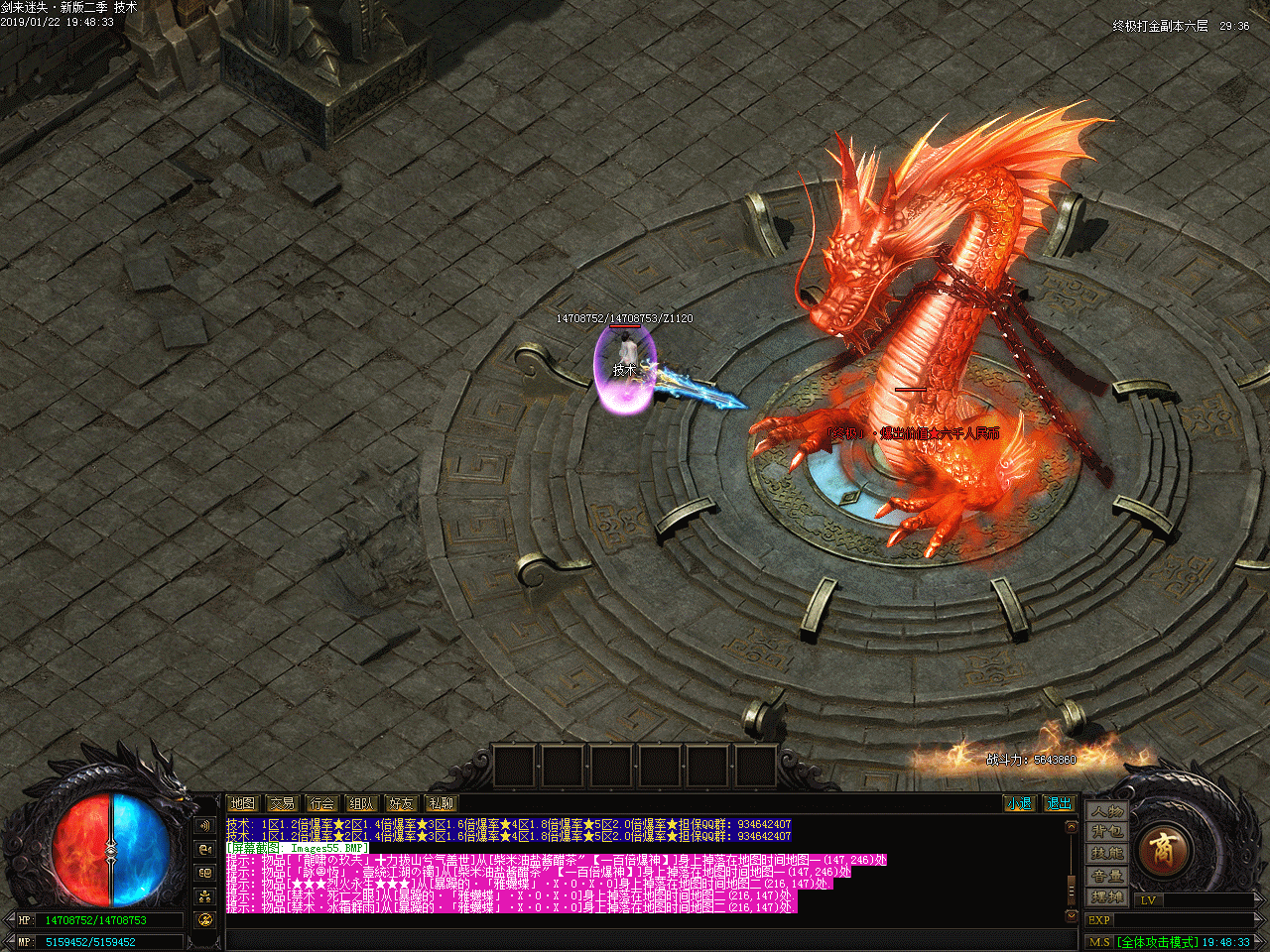Open the 音量 volume settings
The height and width of the screenshot is (952, 1270).
pyautogui.click(x=1107, y=876)
